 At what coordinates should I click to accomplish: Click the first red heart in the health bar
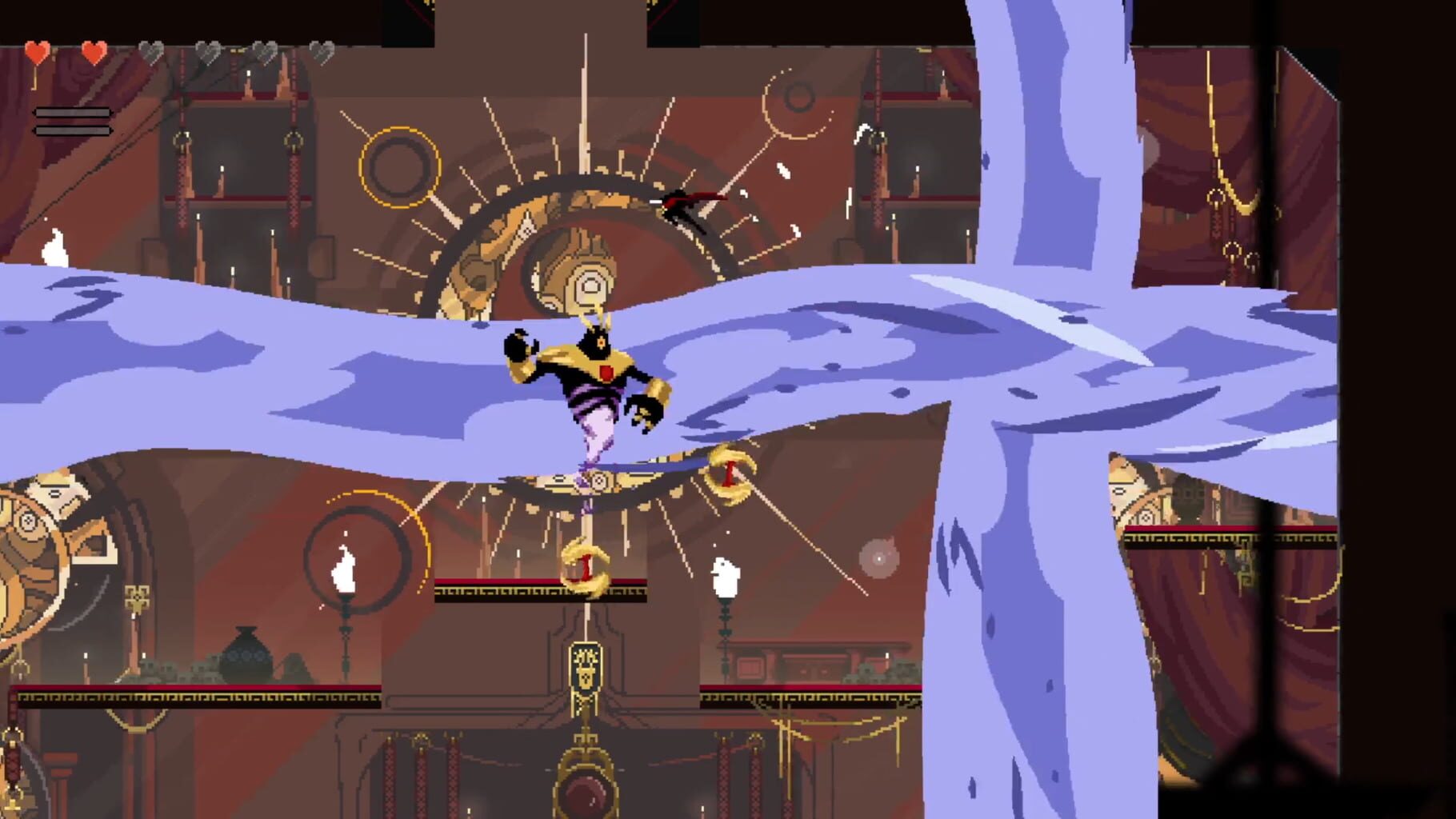pyautogui.click(x=37, y=51)
